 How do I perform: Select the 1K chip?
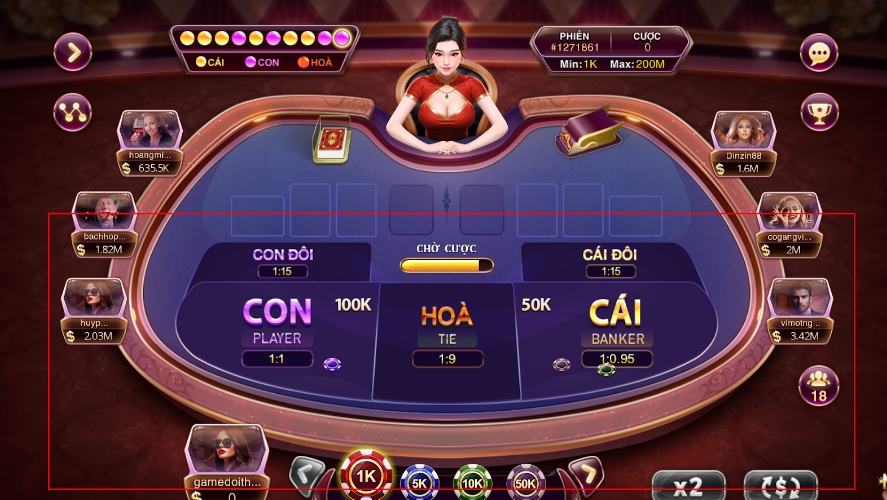(366, 475)
